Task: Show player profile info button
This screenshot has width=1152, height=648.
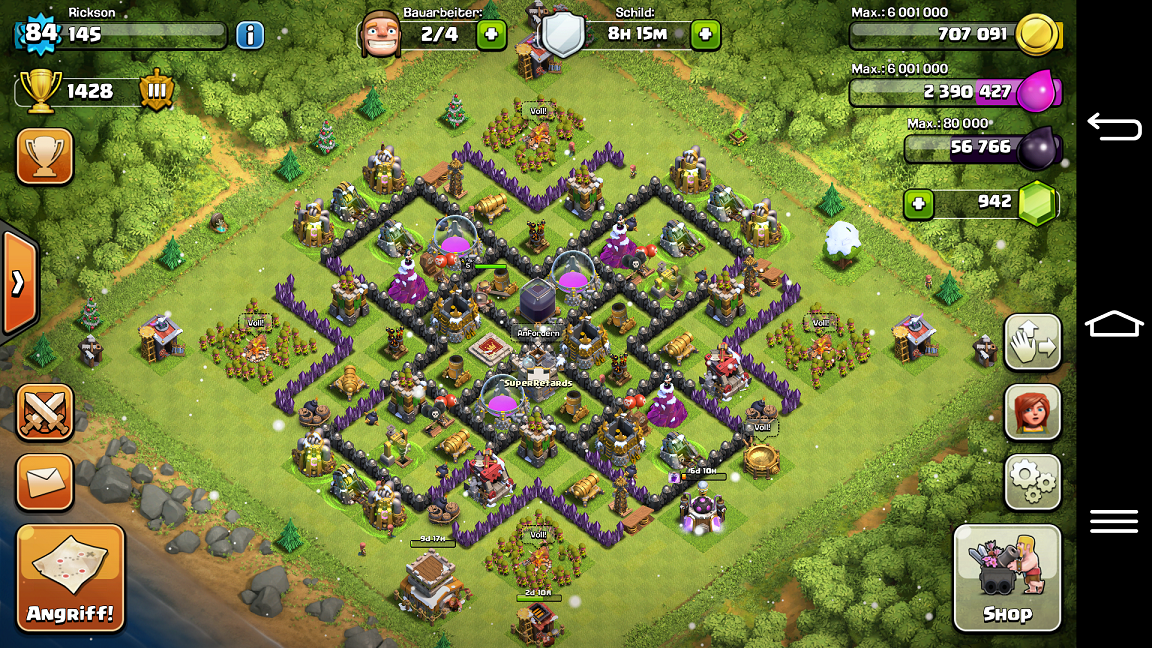Action: point(250,35)
